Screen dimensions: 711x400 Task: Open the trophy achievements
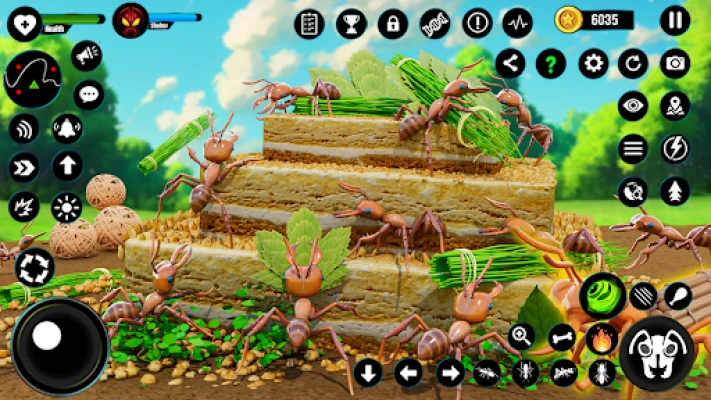351,23
